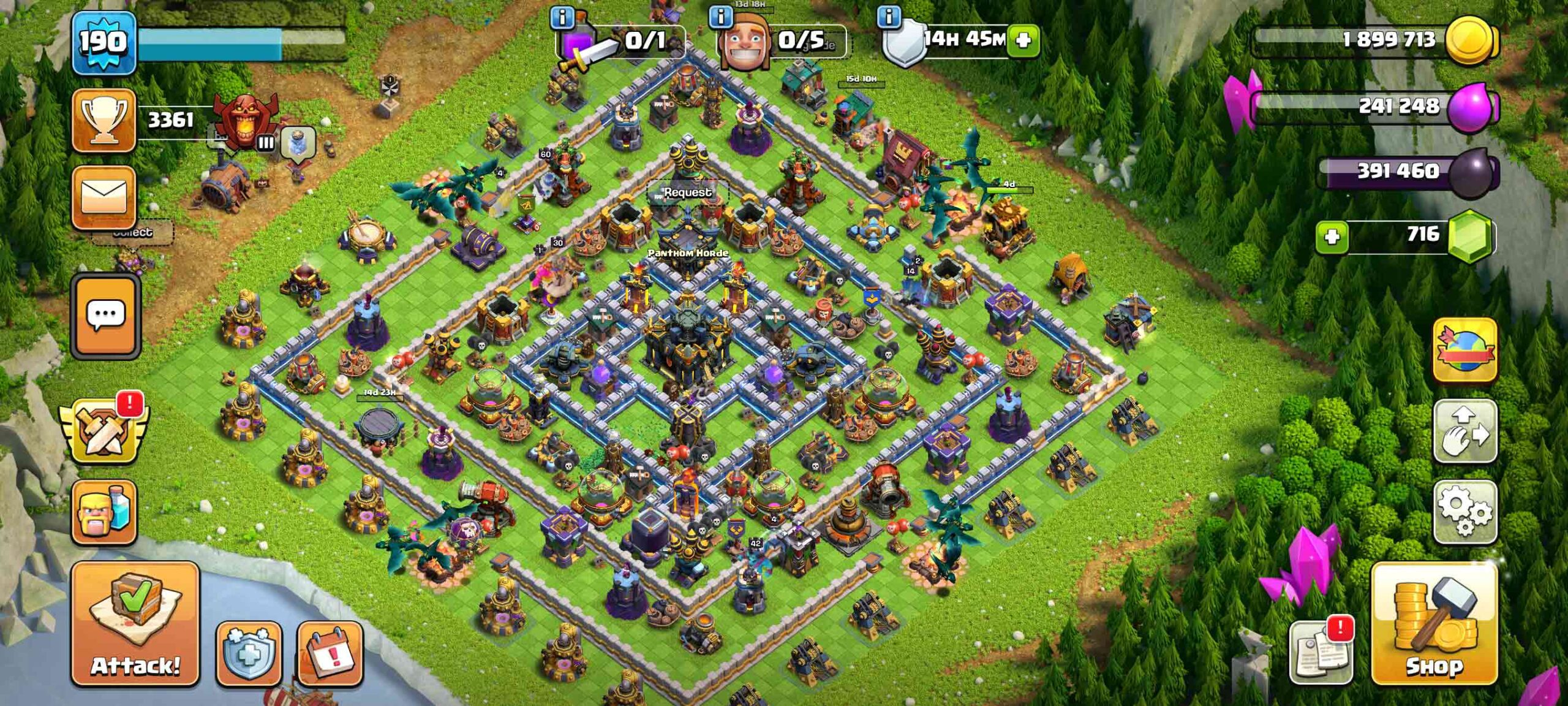Show shield info above the shield timer
Viewport: 1568px width, 706px height.
pyautogui.click(x=889, y=17)
